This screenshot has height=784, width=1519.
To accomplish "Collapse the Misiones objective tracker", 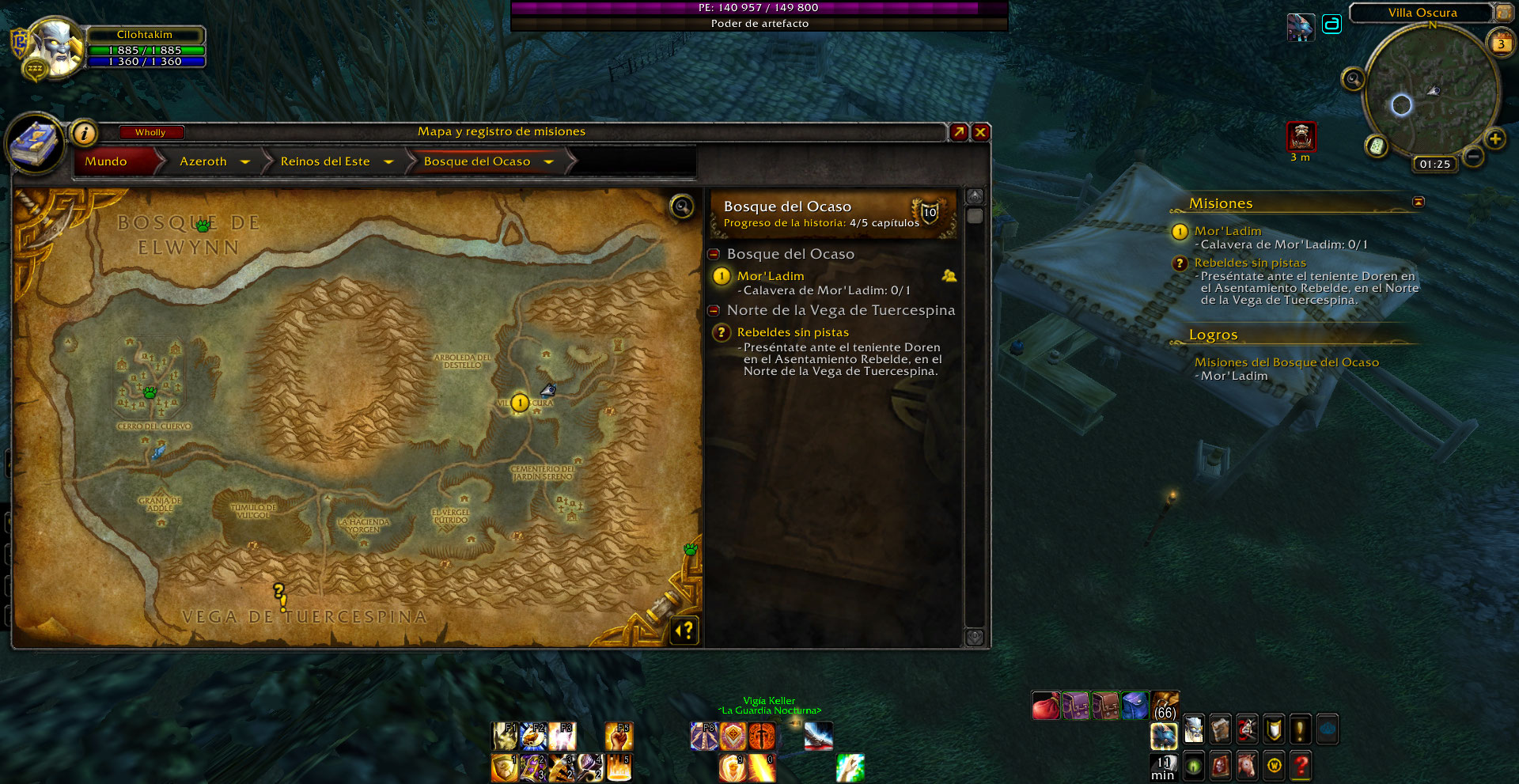I will (x=1419, y=203).
